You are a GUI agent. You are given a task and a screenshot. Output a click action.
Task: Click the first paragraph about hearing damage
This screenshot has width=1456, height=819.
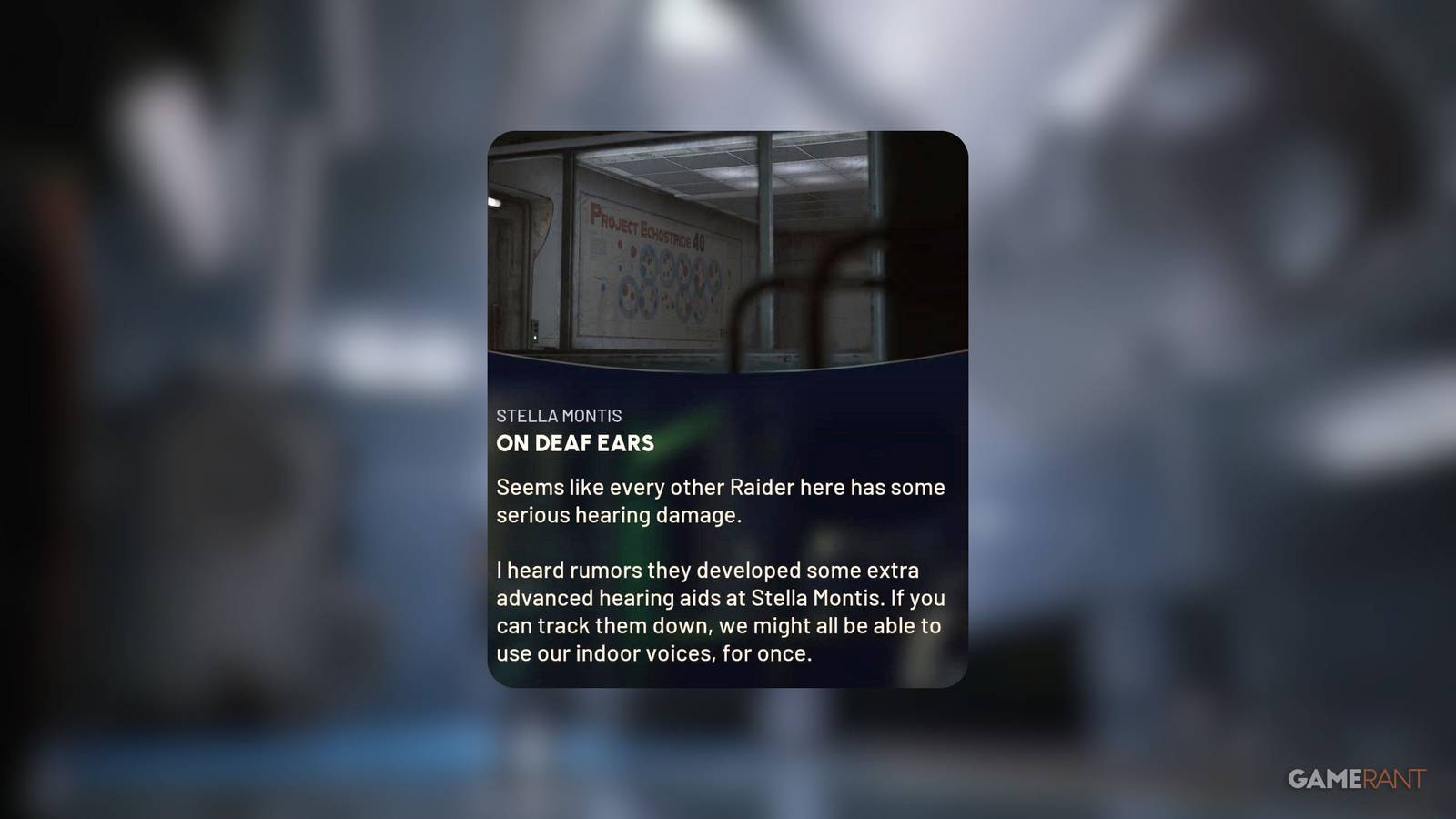(719, 500)
